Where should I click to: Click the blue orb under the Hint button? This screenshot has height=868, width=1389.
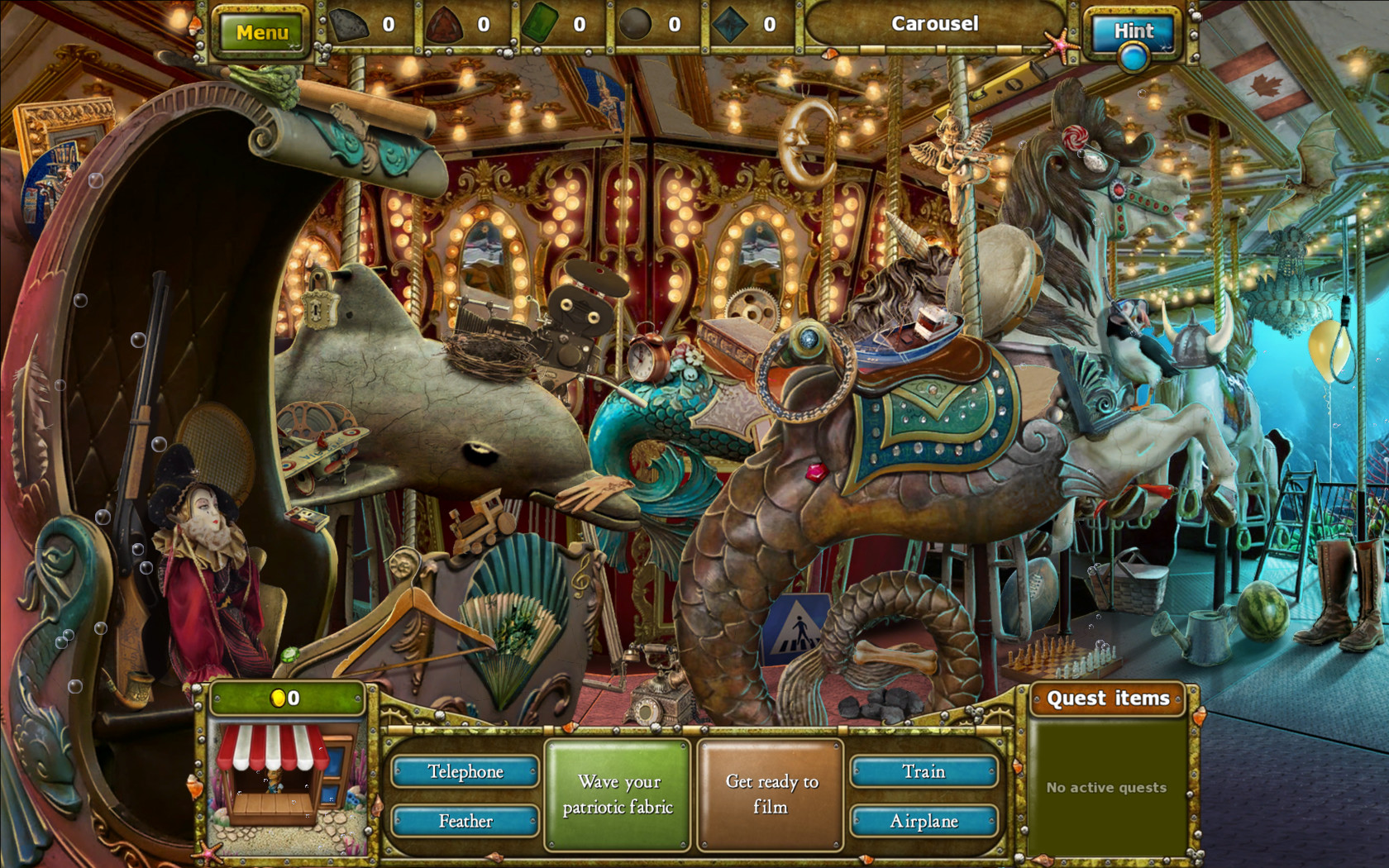click(1133, 55)
